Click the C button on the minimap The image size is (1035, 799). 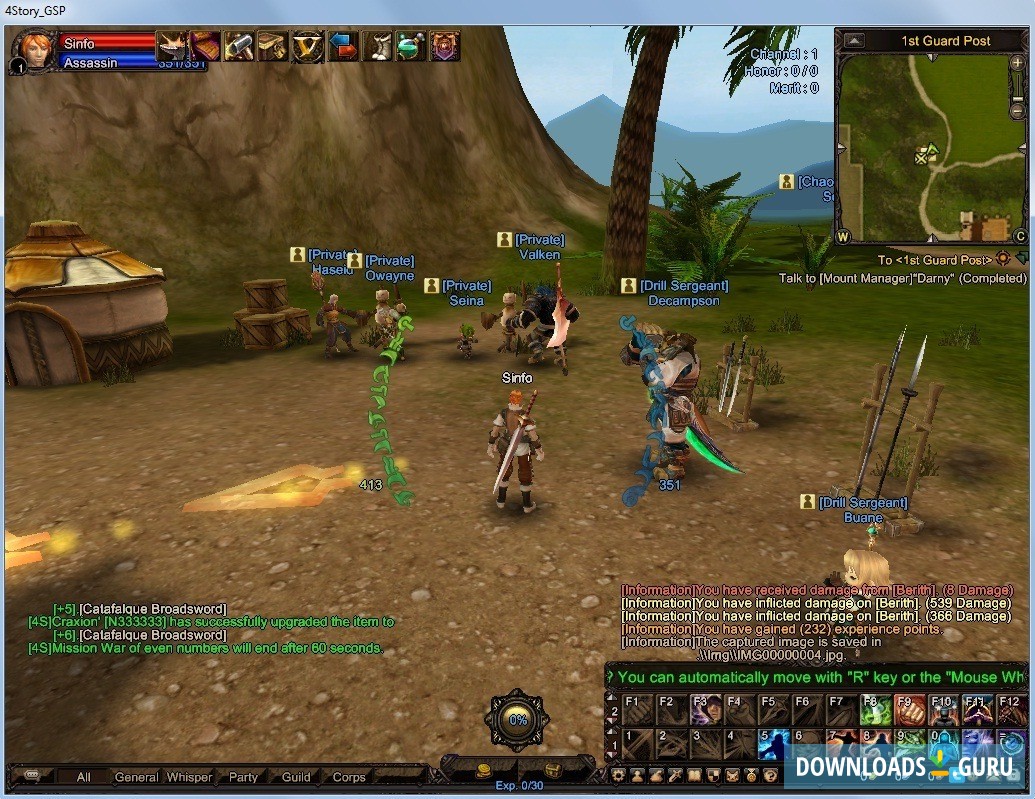click(1020, 237)
